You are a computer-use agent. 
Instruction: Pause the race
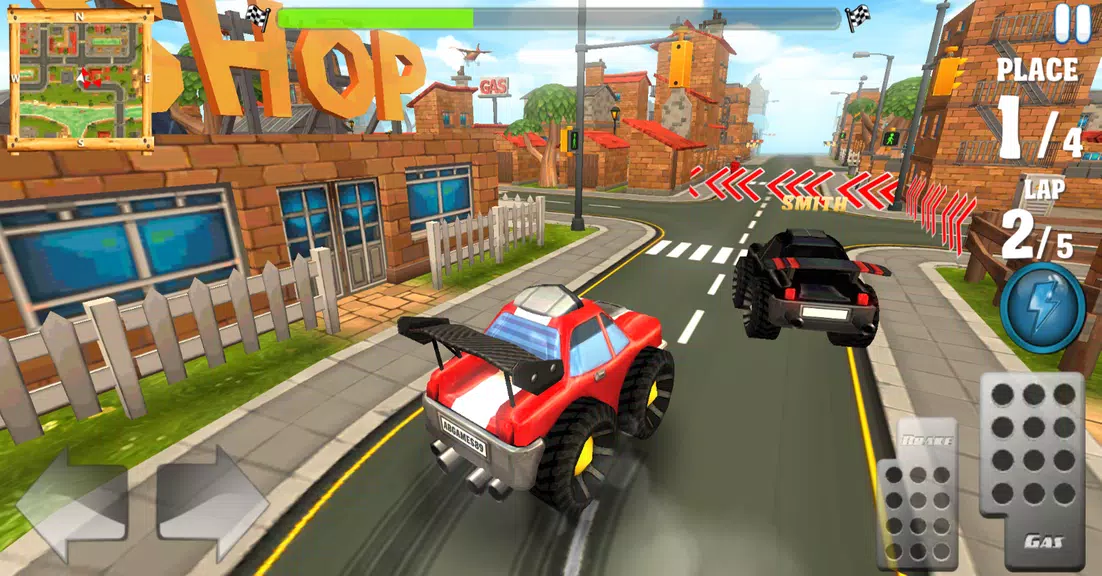pos(1072,24)
